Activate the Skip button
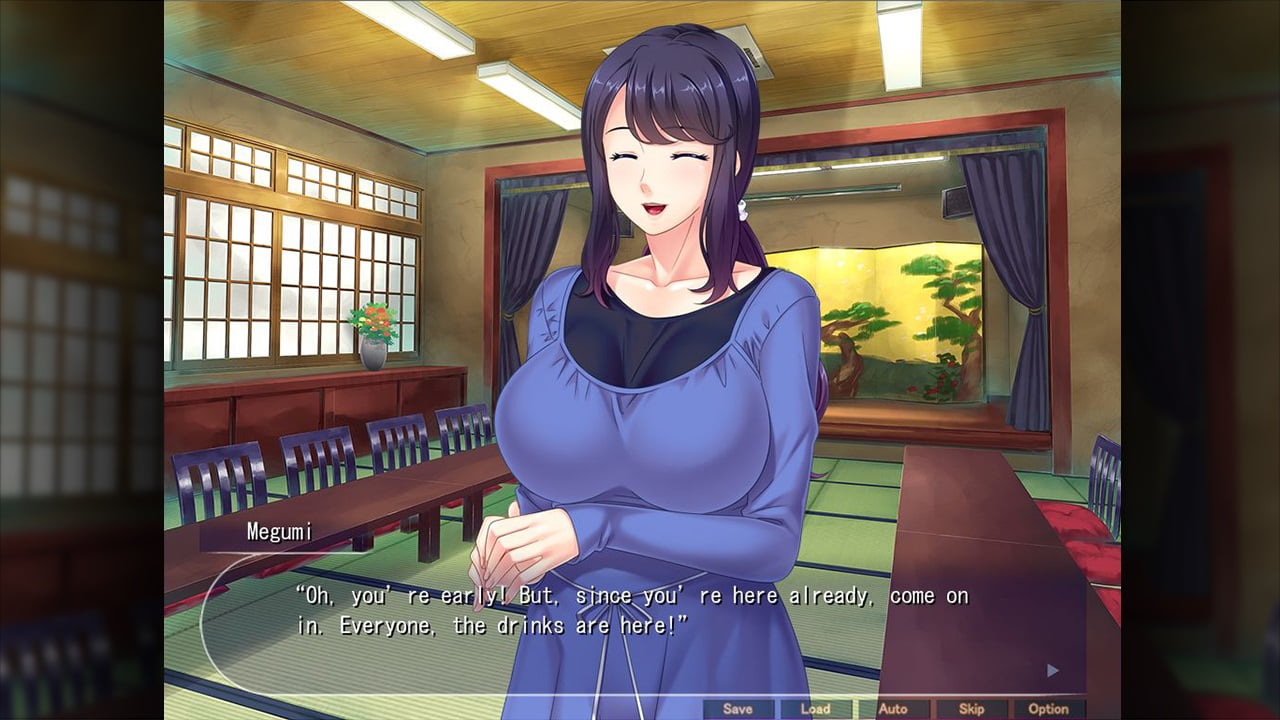Viewport: 1280px width, 720px height. [x=971, y=709]
